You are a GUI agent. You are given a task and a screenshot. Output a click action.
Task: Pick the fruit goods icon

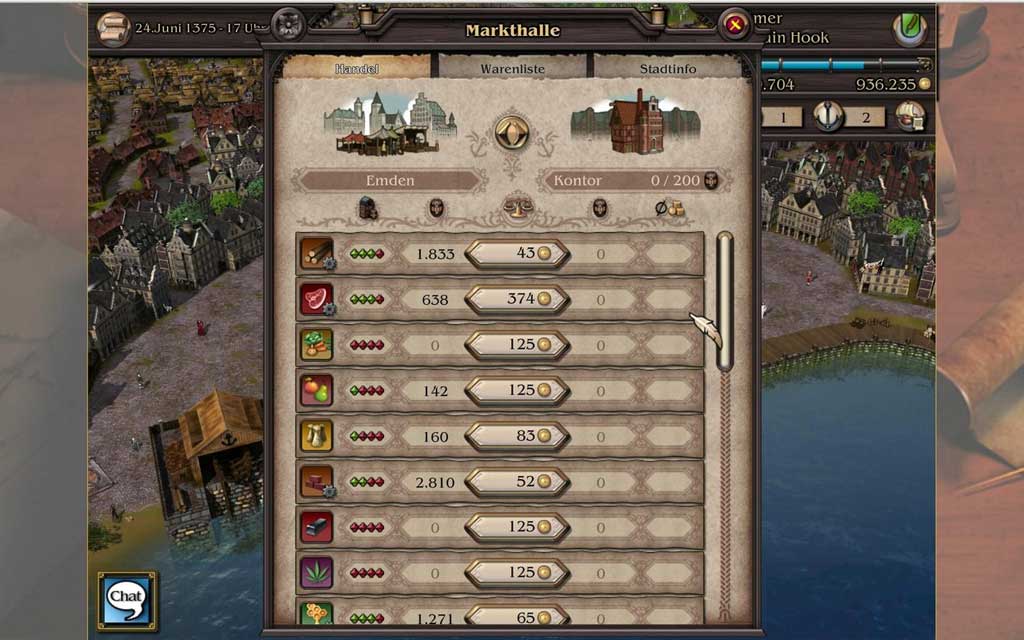[x=316, y=390]
